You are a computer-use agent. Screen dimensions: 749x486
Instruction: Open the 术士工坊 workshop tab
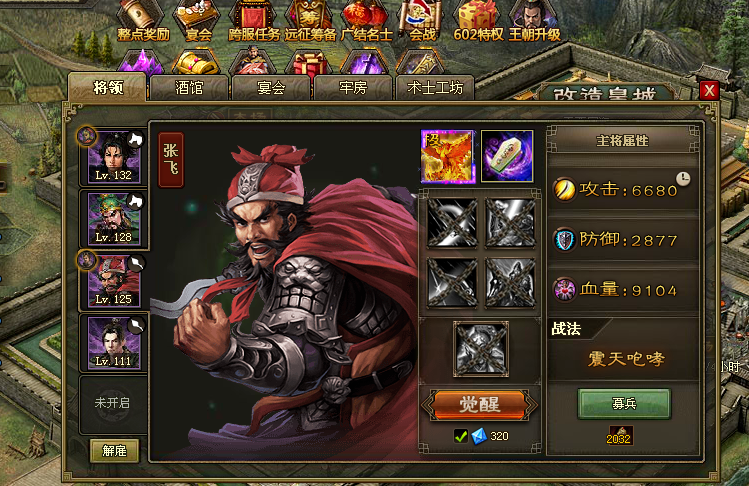tap(435, 88)
